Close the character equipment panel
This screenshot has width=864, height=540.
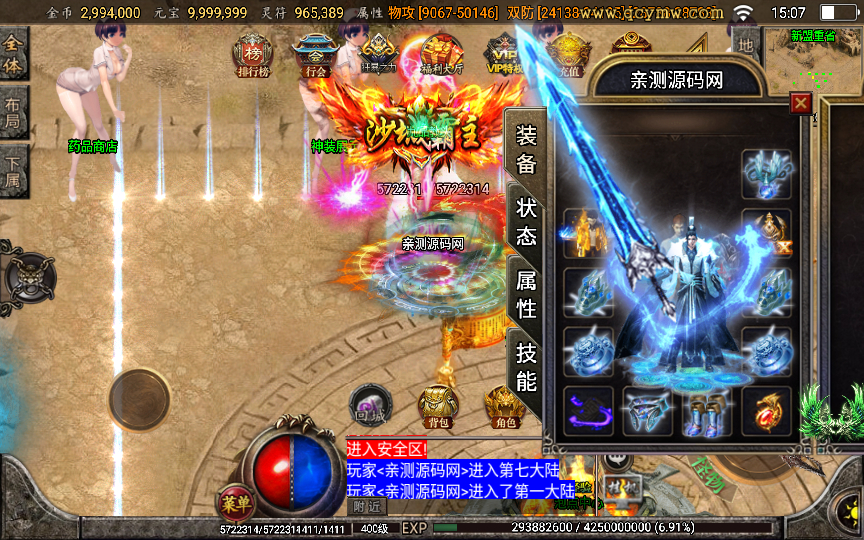[x=800, y=103]
